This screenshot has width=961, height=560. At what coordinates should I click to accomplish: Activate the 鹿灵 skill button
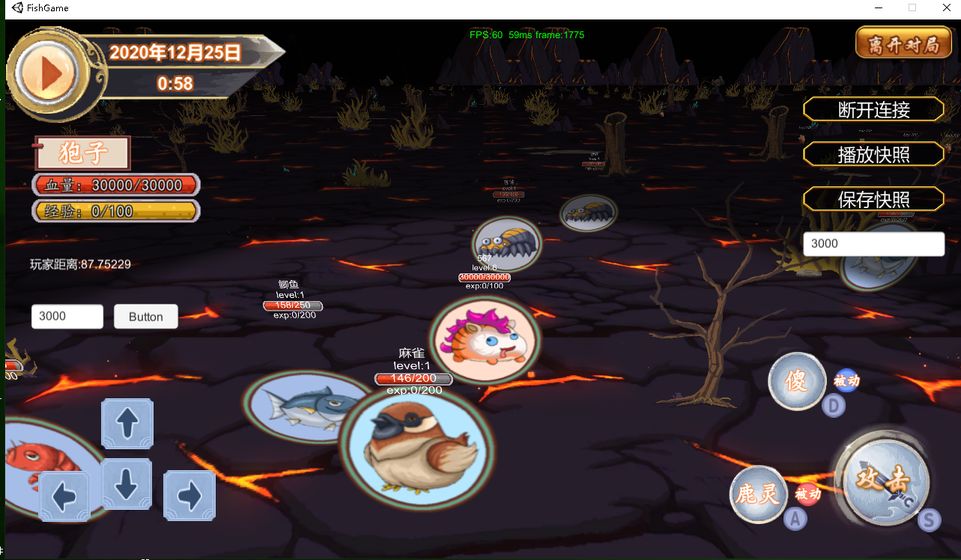point(757,494)
